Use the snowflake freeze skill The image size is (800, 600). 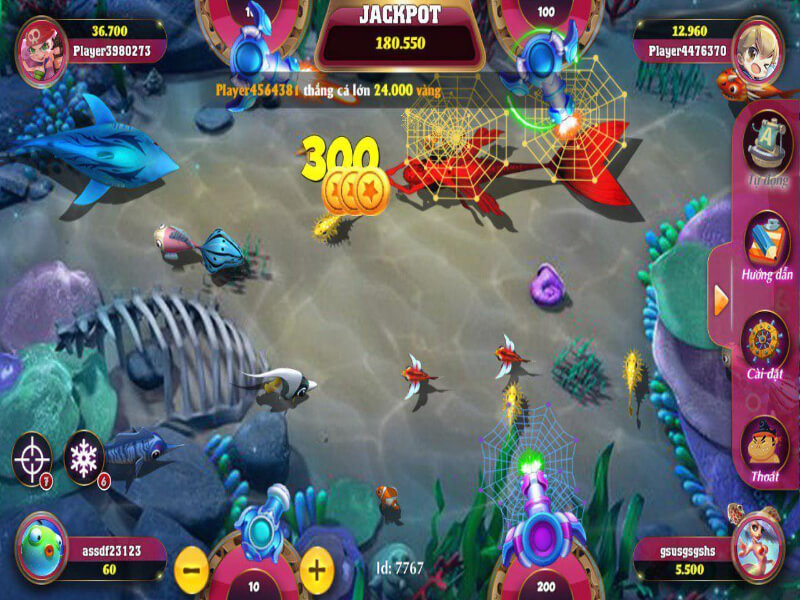click(84, 458)
